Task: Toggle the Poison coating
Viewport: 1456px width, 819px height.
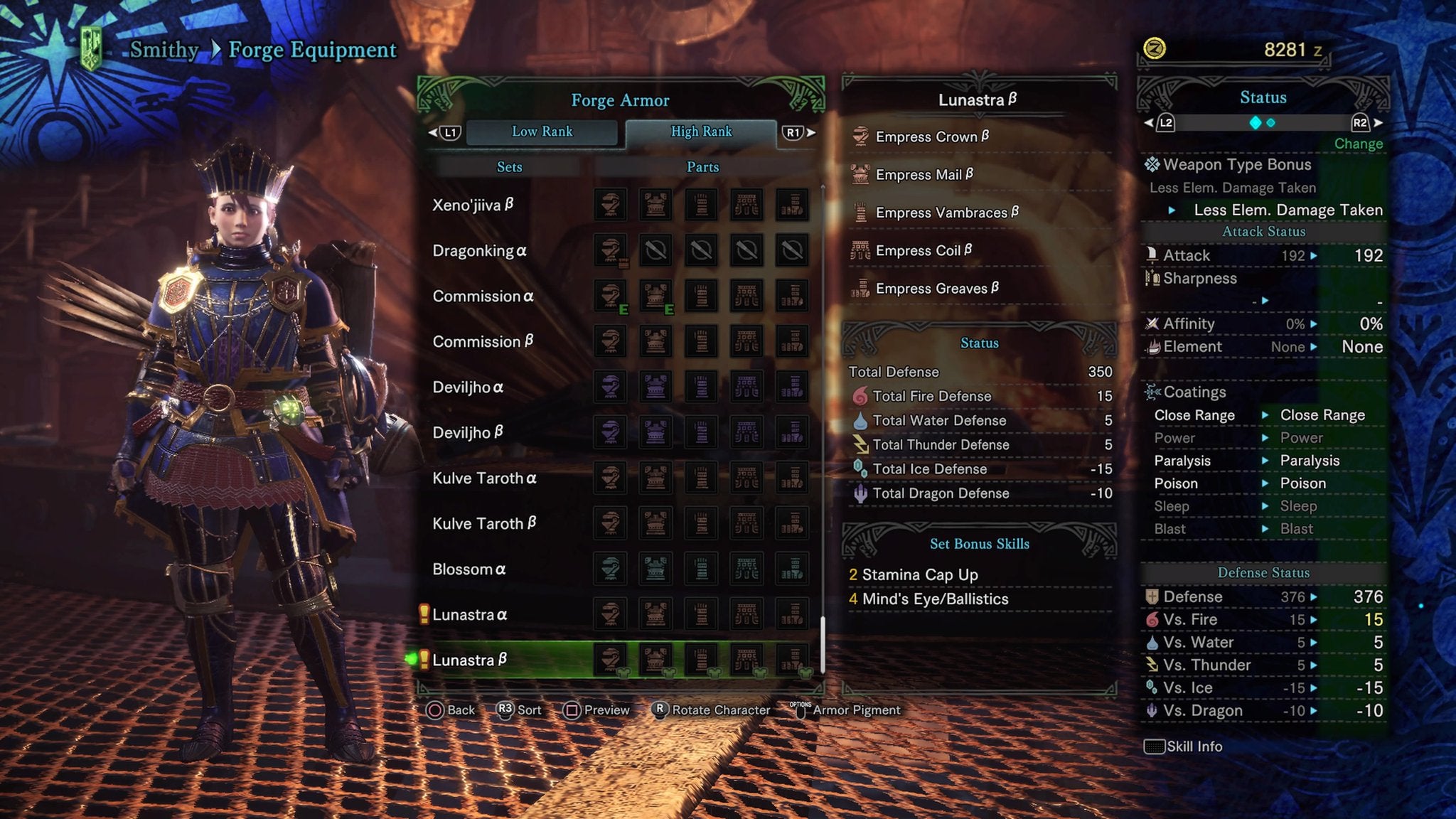Action: (x=1182, y=483)
